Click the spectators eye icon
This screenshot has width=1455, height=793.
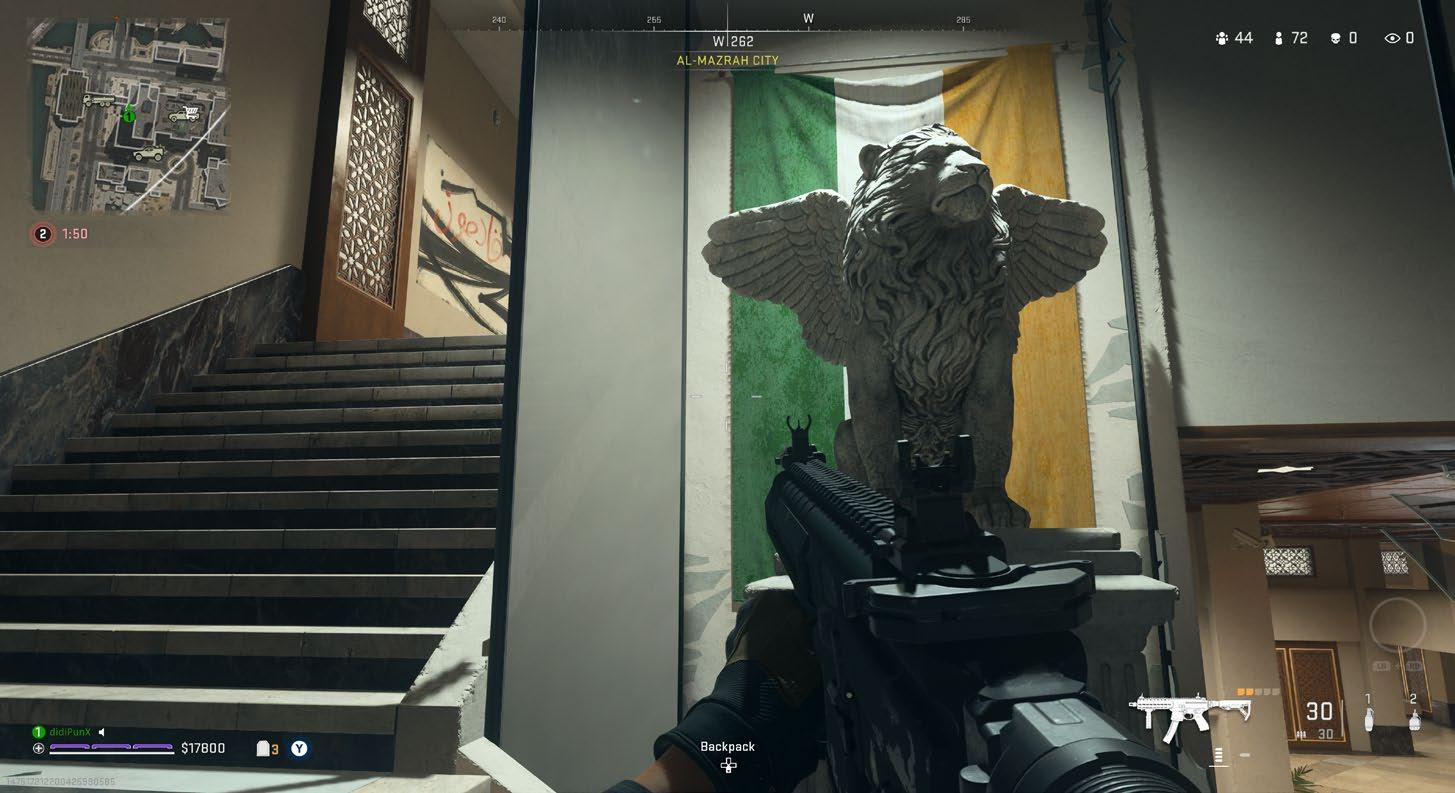pyautogui.click(x=1392, y=39)
